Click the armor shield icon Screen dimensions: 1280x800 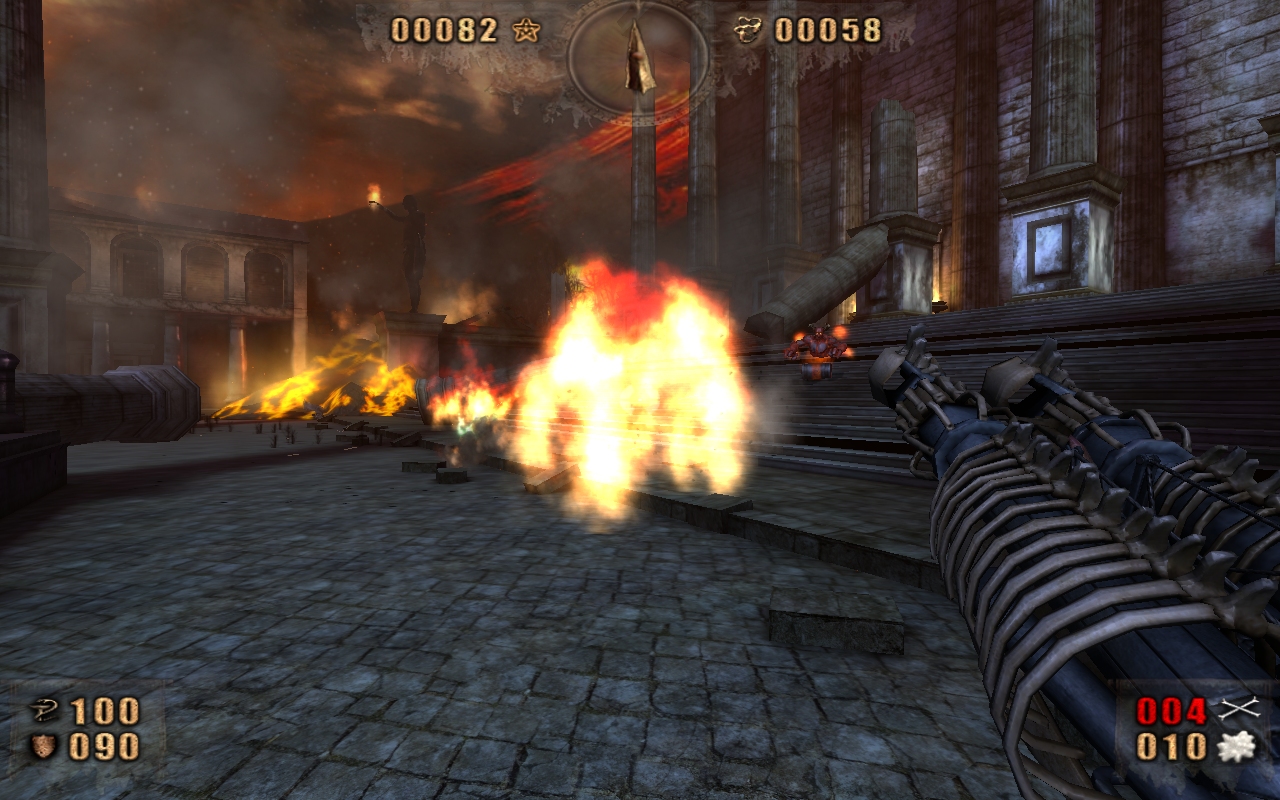click(43, 746)
